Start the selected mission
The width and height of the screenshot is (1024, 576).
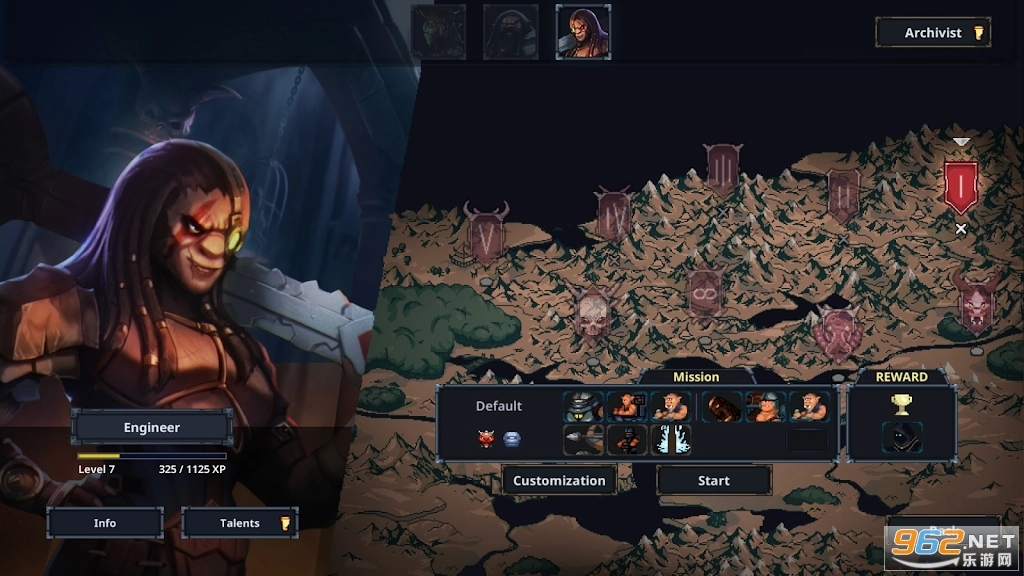[x=713, y=480]
